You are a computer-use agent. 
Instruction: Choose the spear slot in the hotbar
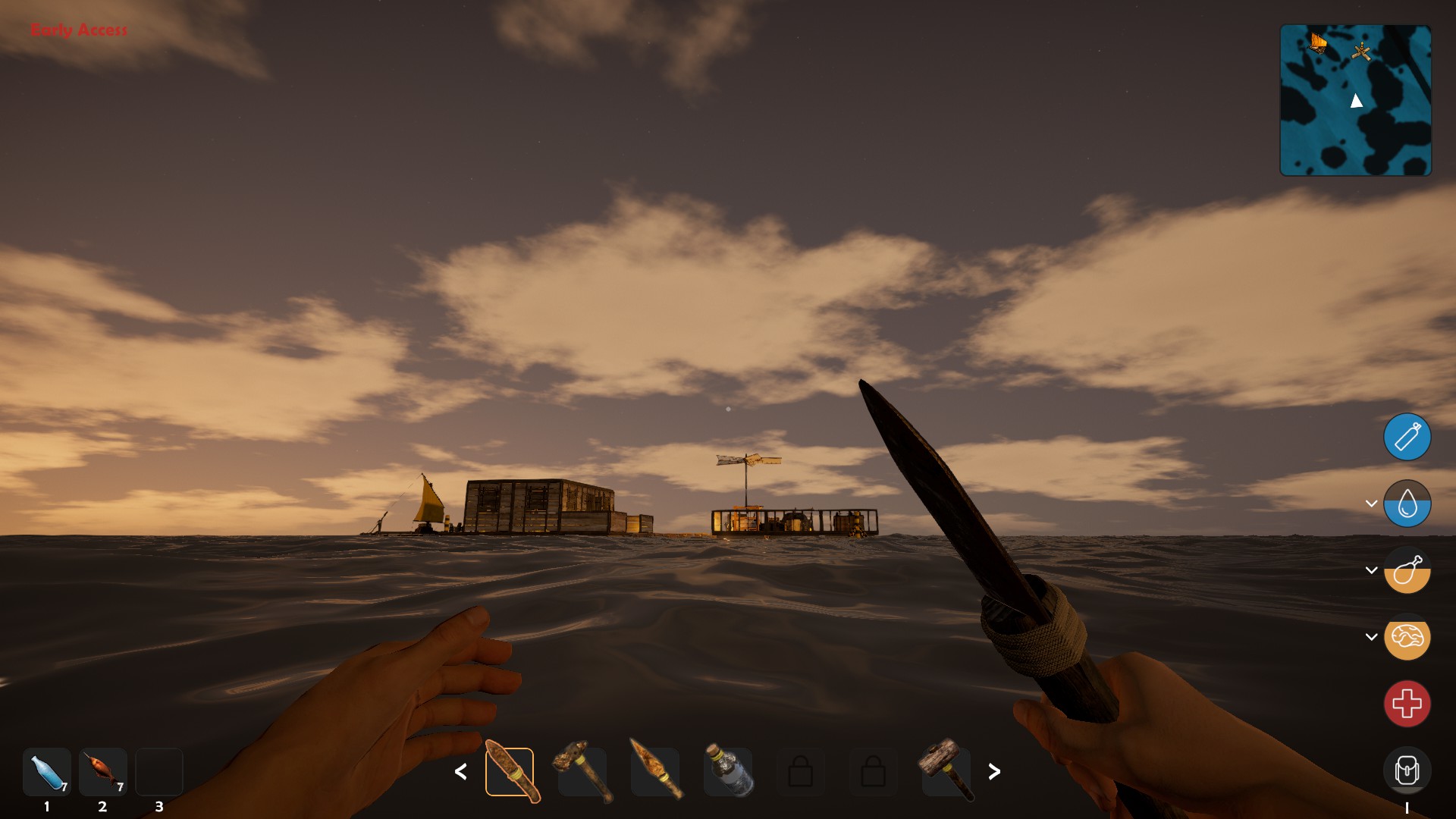(655, 772)
